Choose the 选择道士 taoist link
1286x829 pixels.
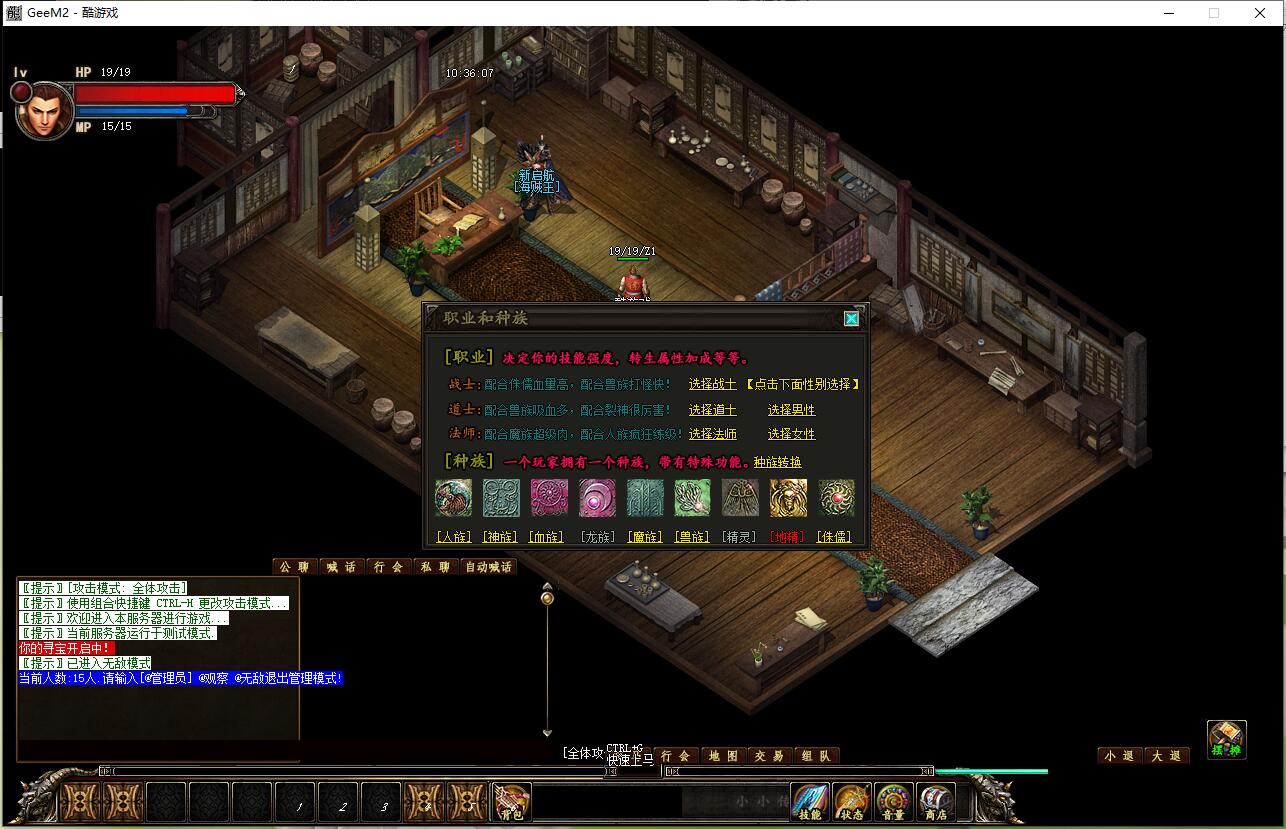pyautogui.click(x=712, y=410)
